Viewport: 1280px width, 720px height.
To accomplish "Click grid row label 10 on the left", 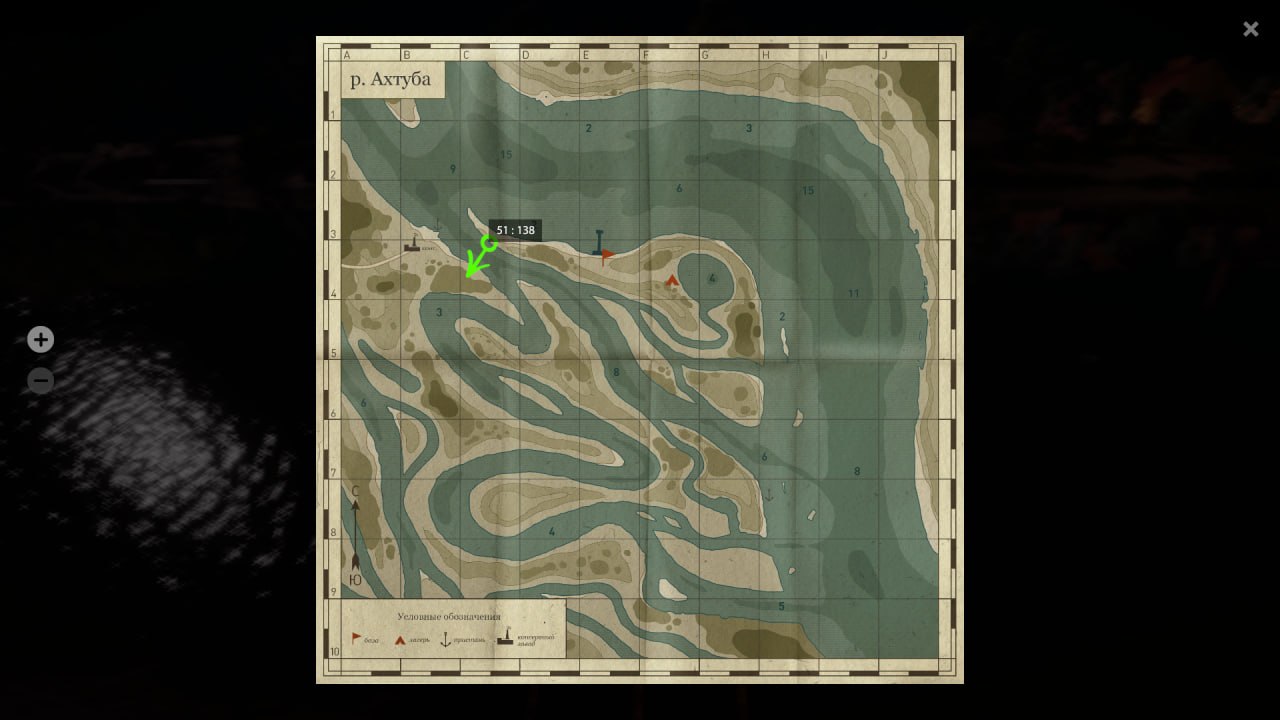I will (332, 650).
